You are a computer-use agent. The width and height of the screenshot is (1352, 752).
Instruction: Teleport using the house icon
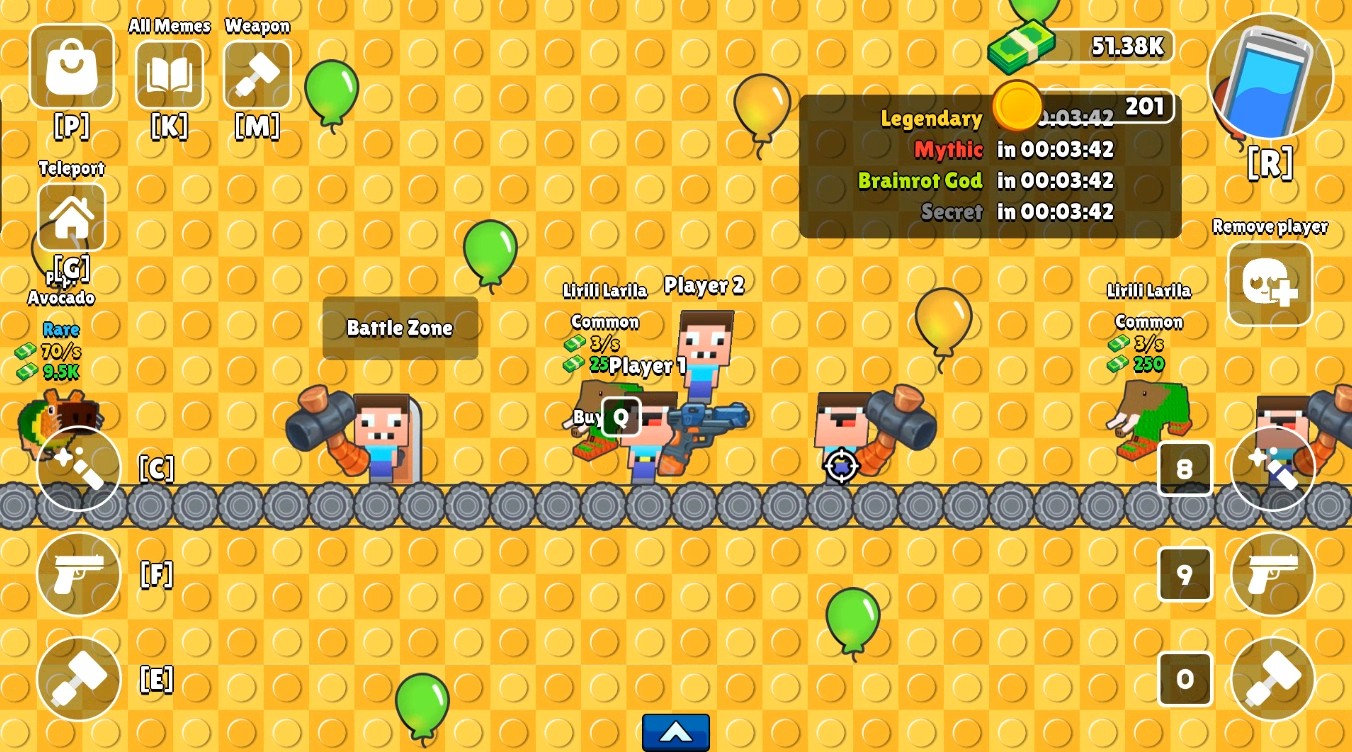(x=71, y=216)
